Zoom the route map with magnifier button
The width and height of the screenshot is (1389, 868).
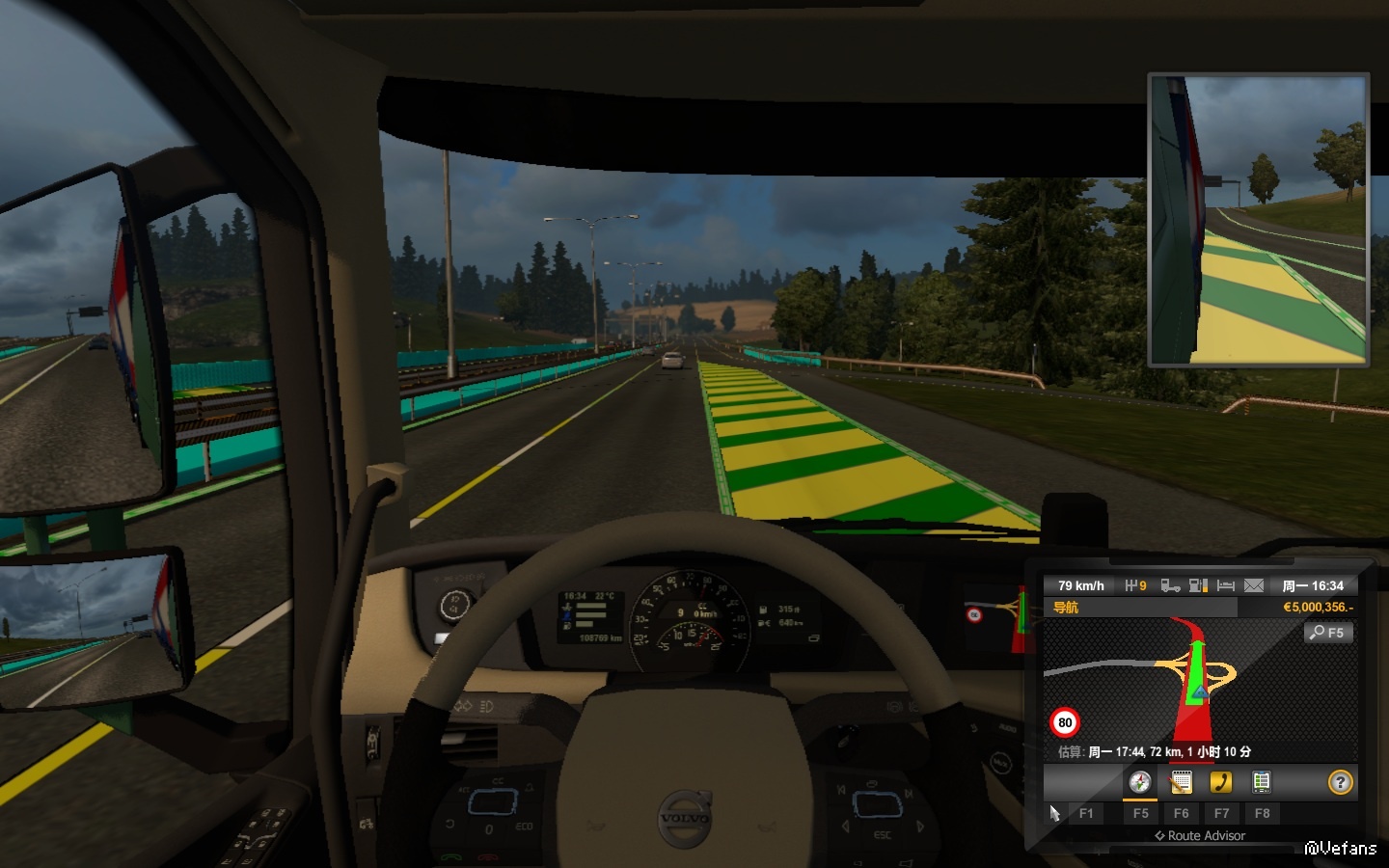tap(1327, 633)
